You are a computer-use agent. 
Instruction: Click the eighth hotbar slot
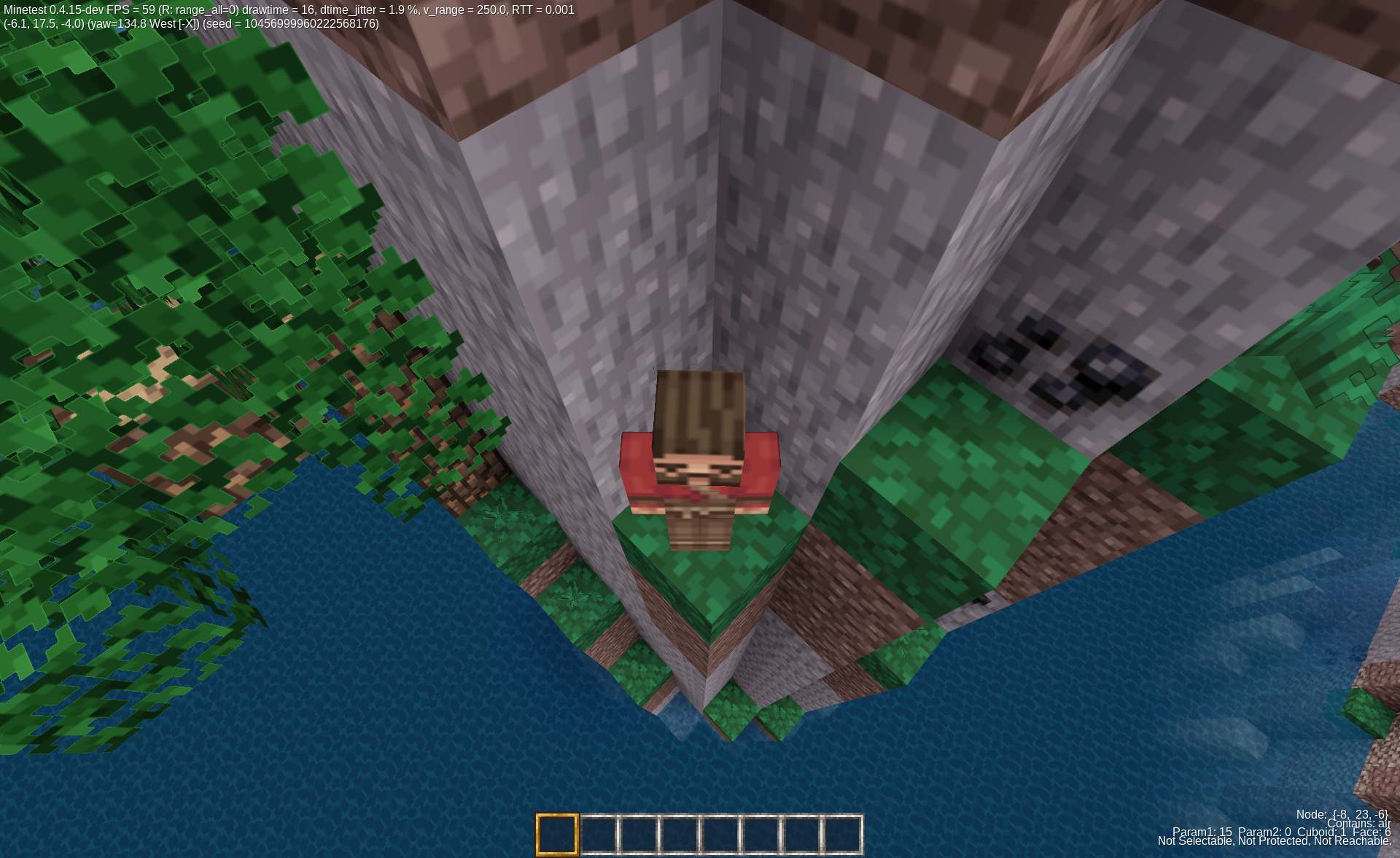pyautogui.click(x=842, y=832)
